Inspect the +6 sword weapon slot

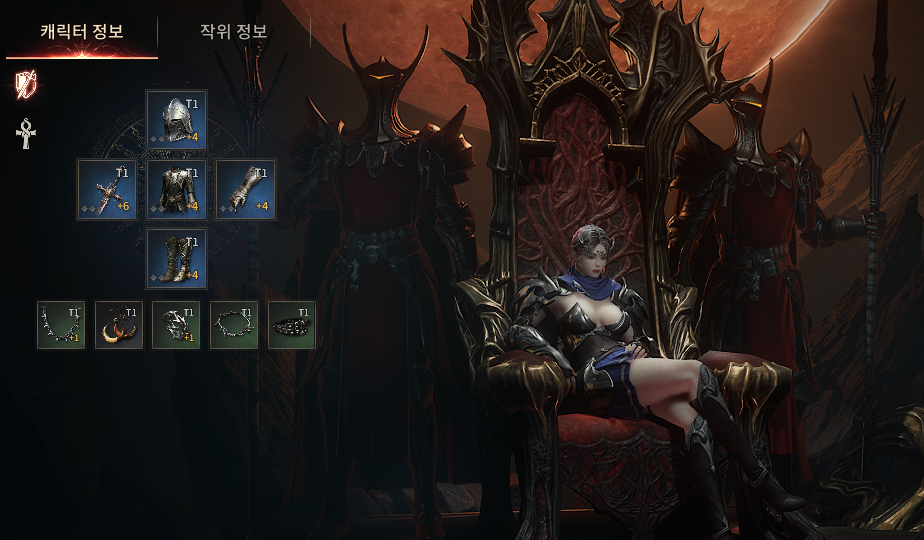(x=107, y=190)
